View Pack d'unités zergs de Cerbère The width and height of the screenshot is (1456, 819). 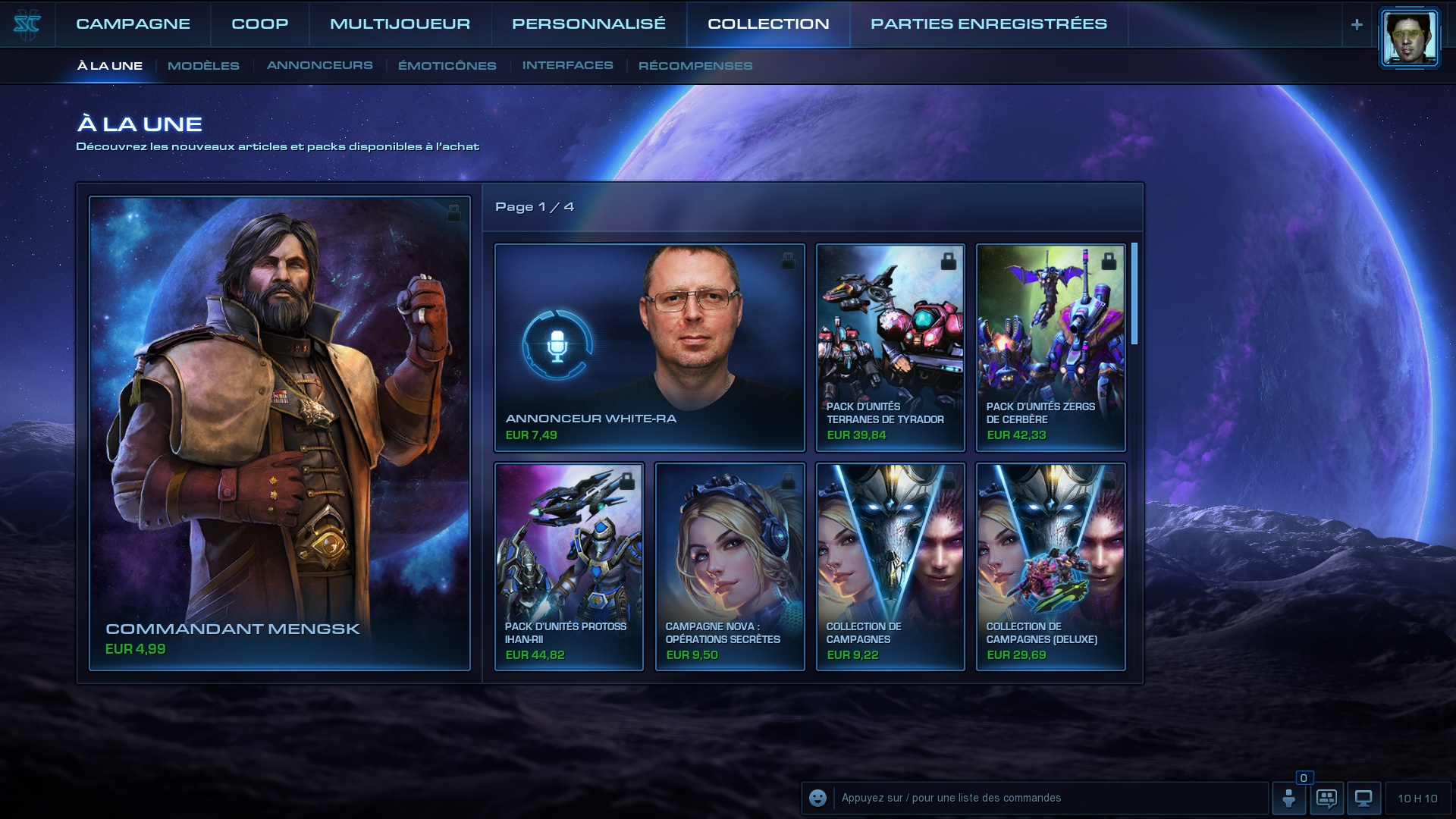1050,347
